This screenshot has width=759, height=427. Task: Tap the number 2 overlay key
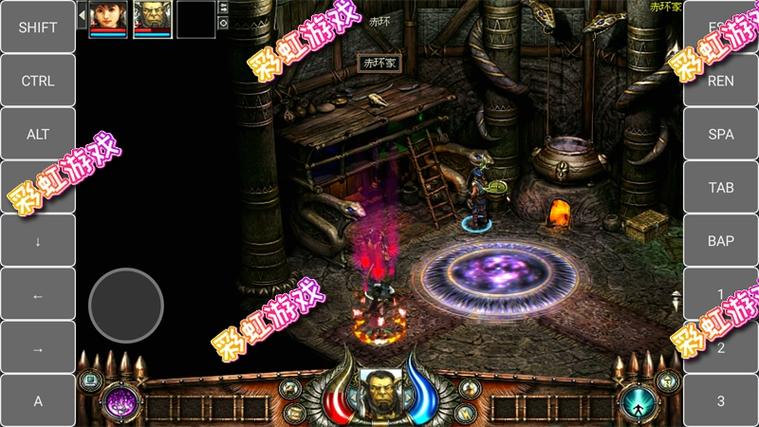coord(721,348)
